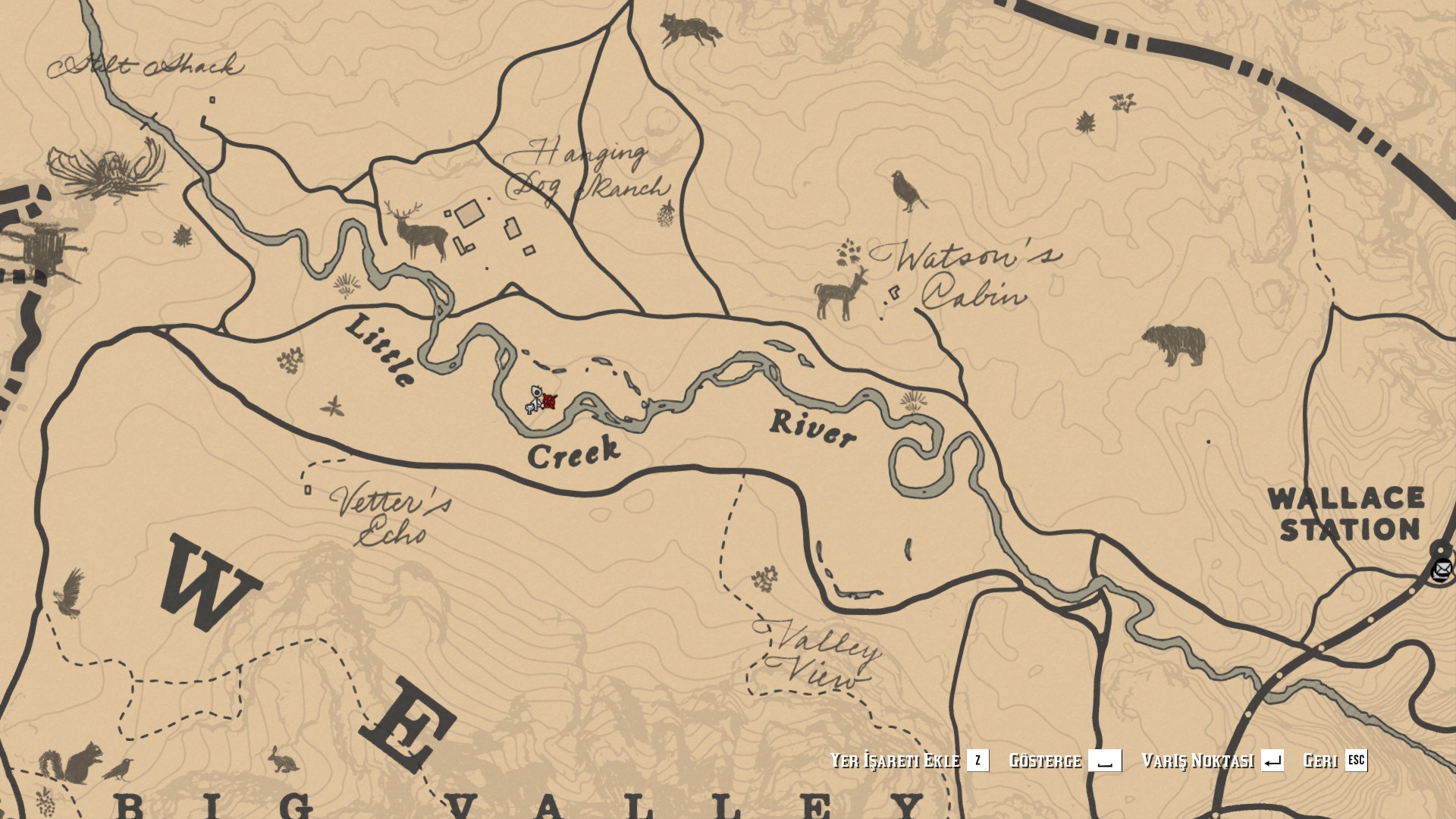Select the post office envelope icon

(1441, 568)
